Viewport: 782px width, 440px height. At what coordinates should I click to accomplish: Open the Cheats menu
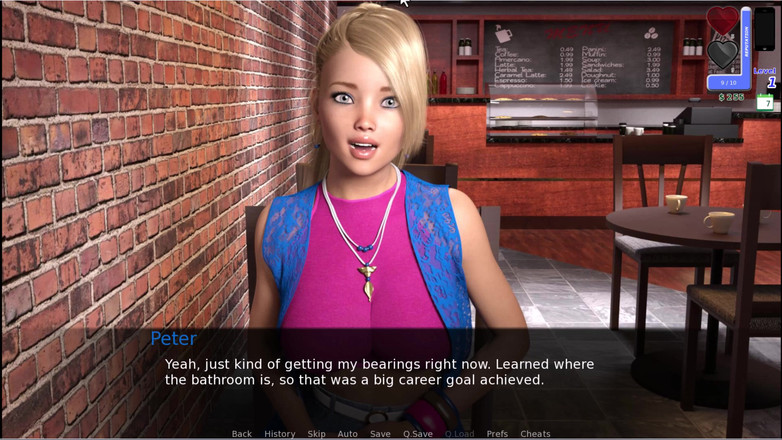point(535,434)
